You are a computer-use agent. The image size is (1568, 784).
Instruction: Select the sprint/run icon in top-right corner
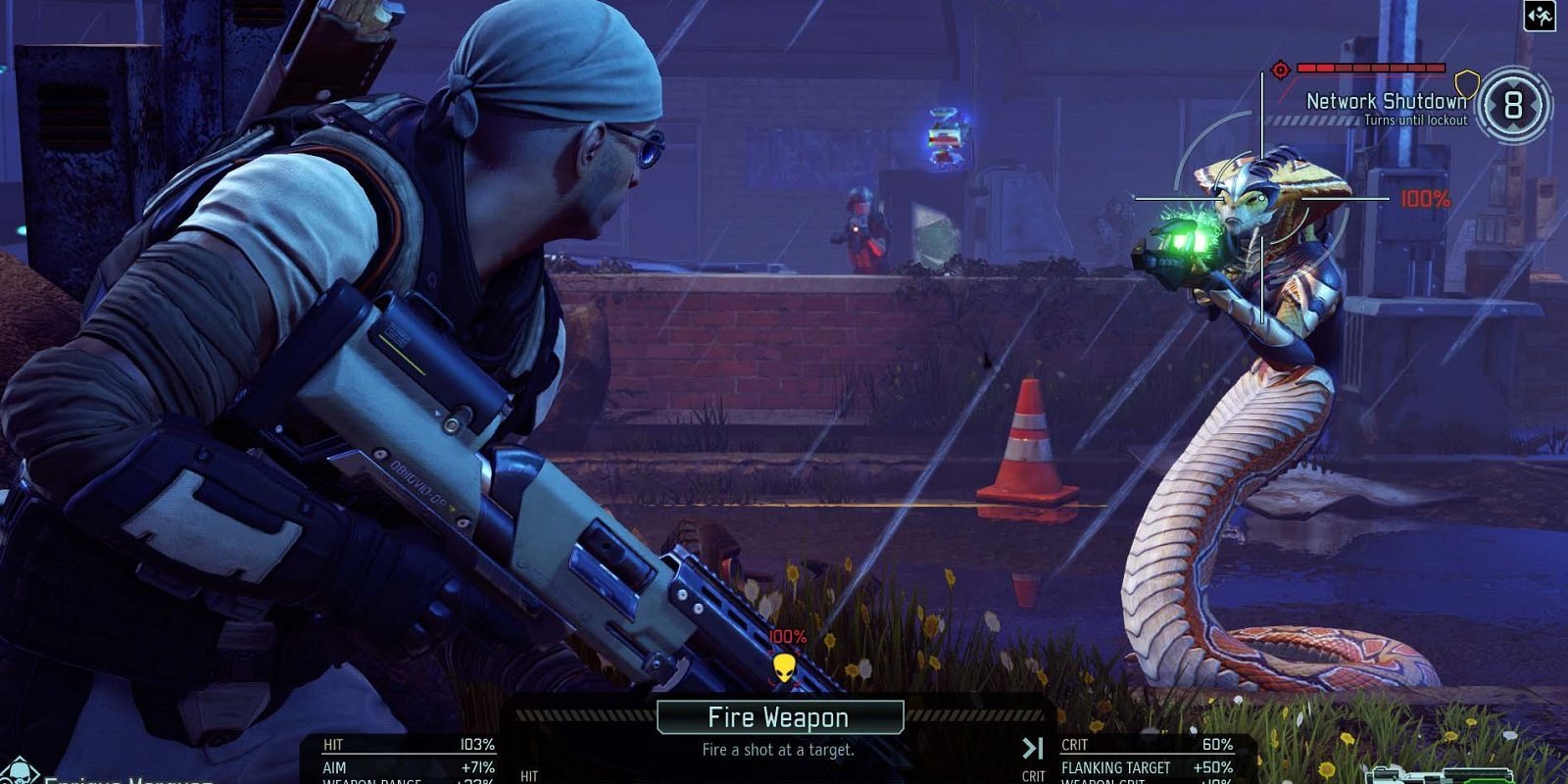pos(1541,17)
